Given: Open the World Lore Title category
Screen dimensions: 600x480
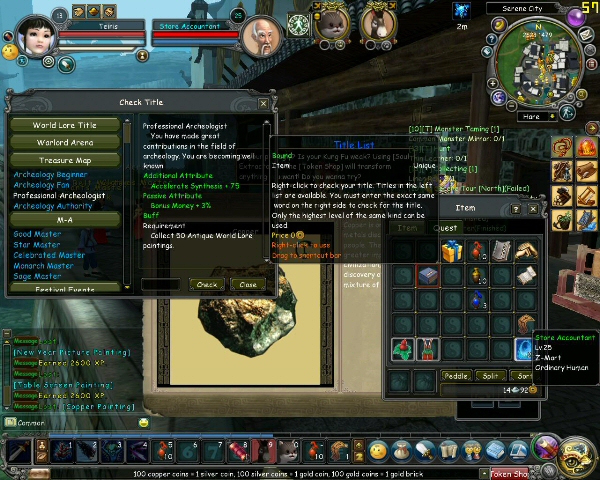Looking at the screenshot, I should point(65,126).
